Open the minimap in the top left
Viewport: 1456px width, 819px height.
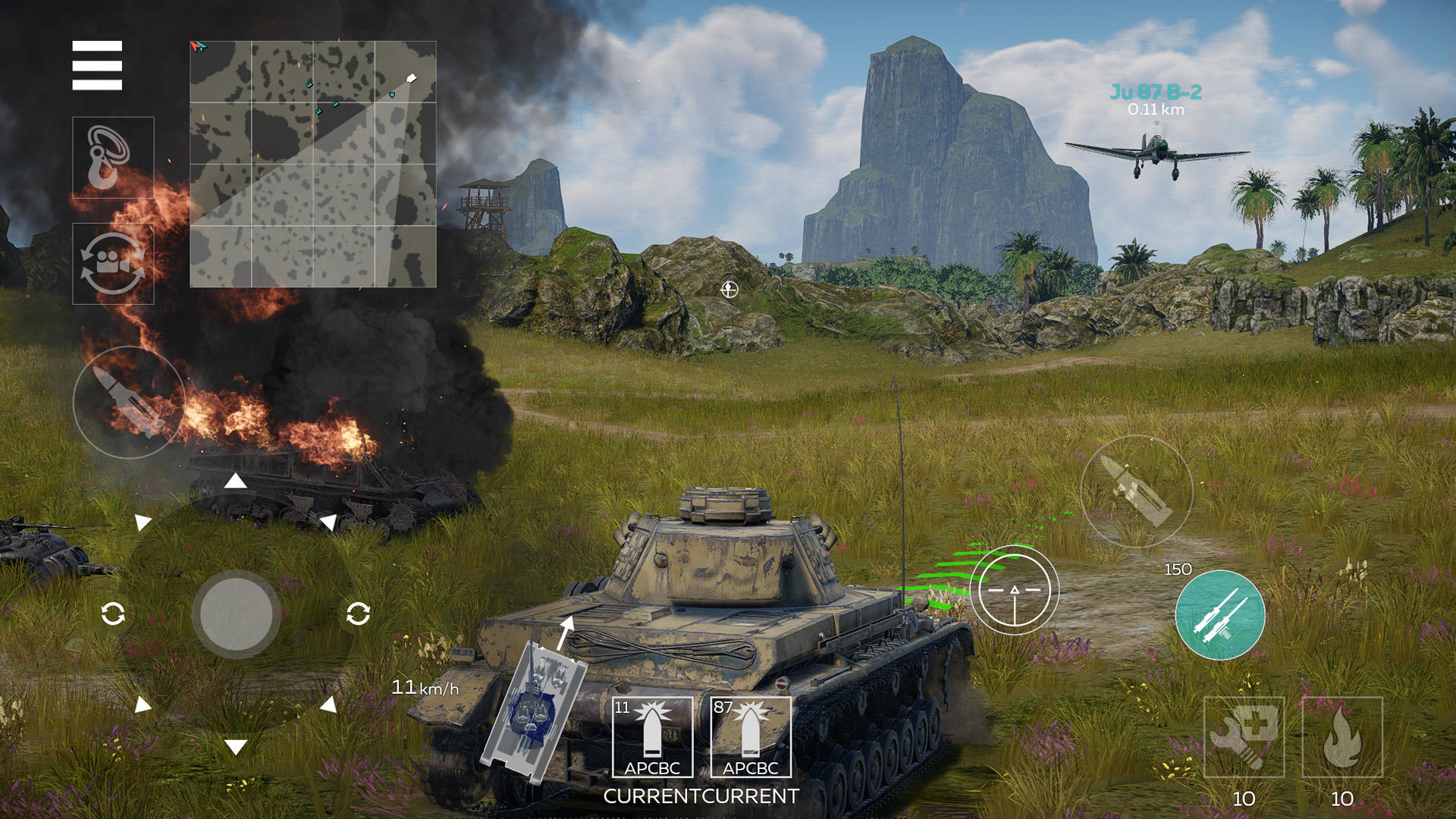[312, 163]
